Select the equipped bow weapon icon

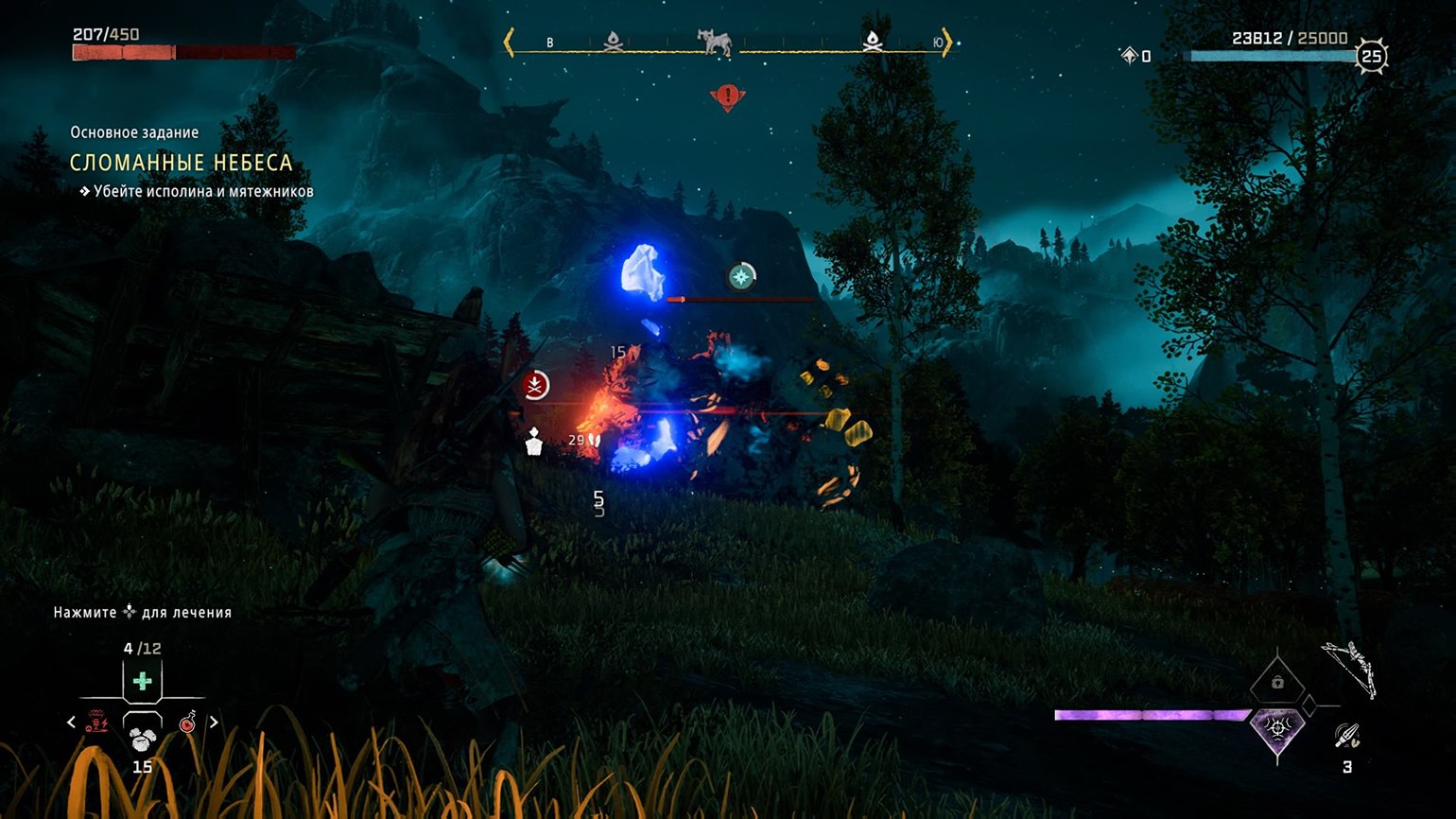point(1349,668)
